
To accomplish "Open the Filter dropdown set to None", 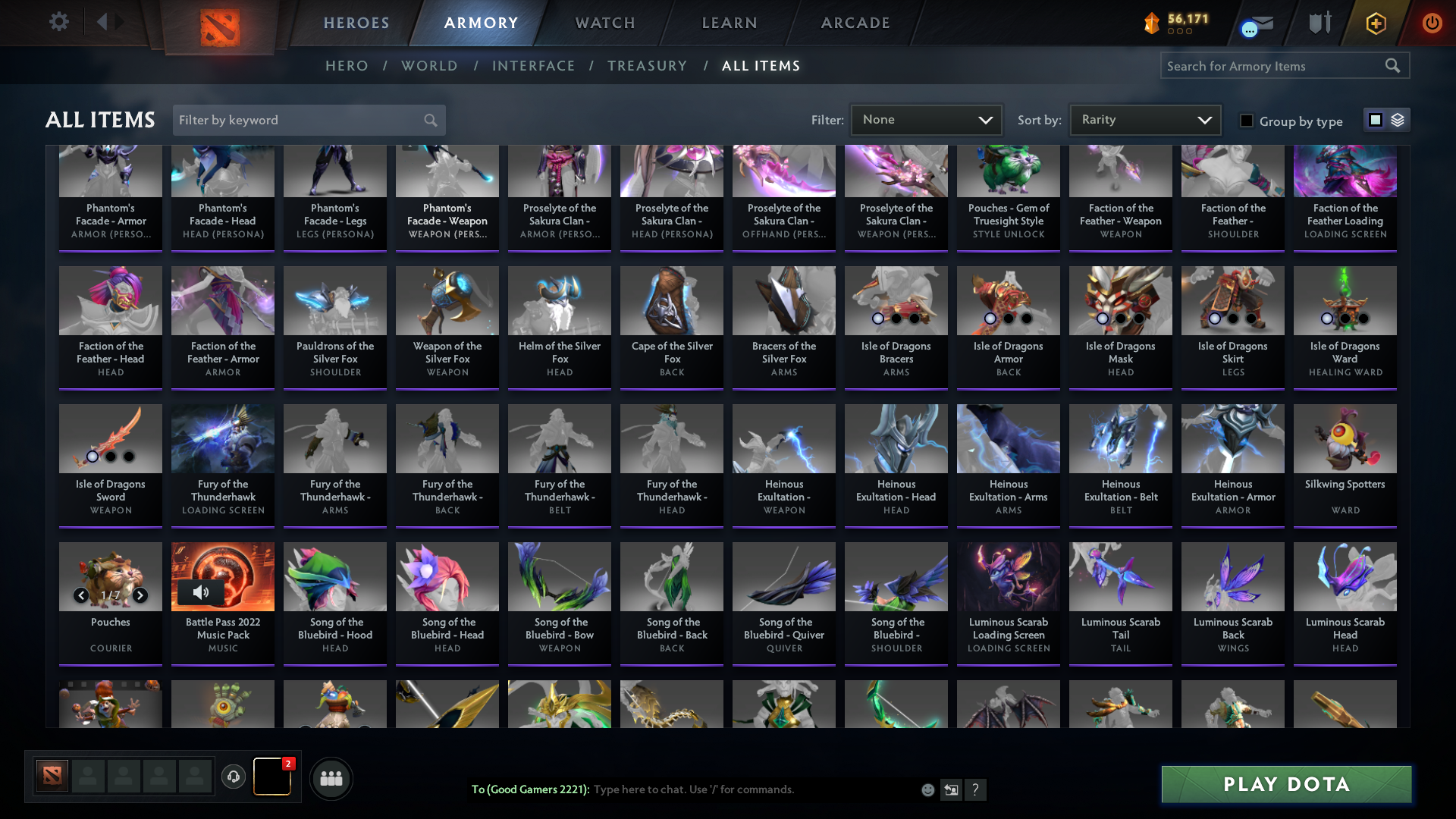I will (926, 119).
